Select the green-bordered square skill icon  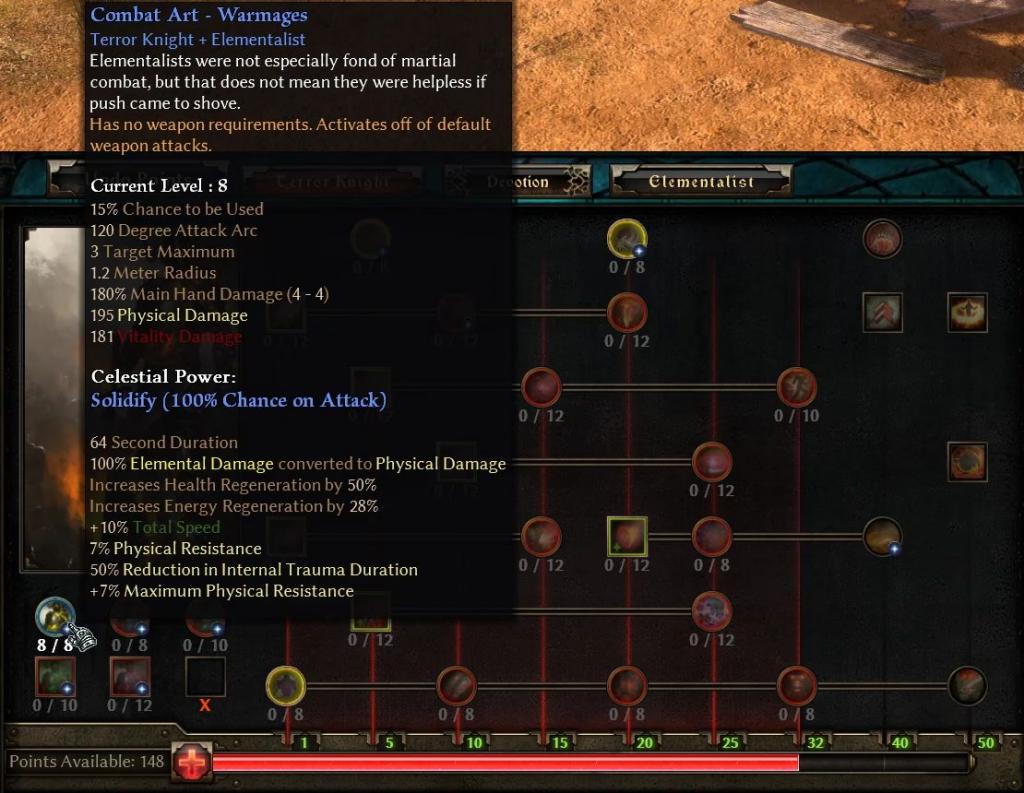627,536
